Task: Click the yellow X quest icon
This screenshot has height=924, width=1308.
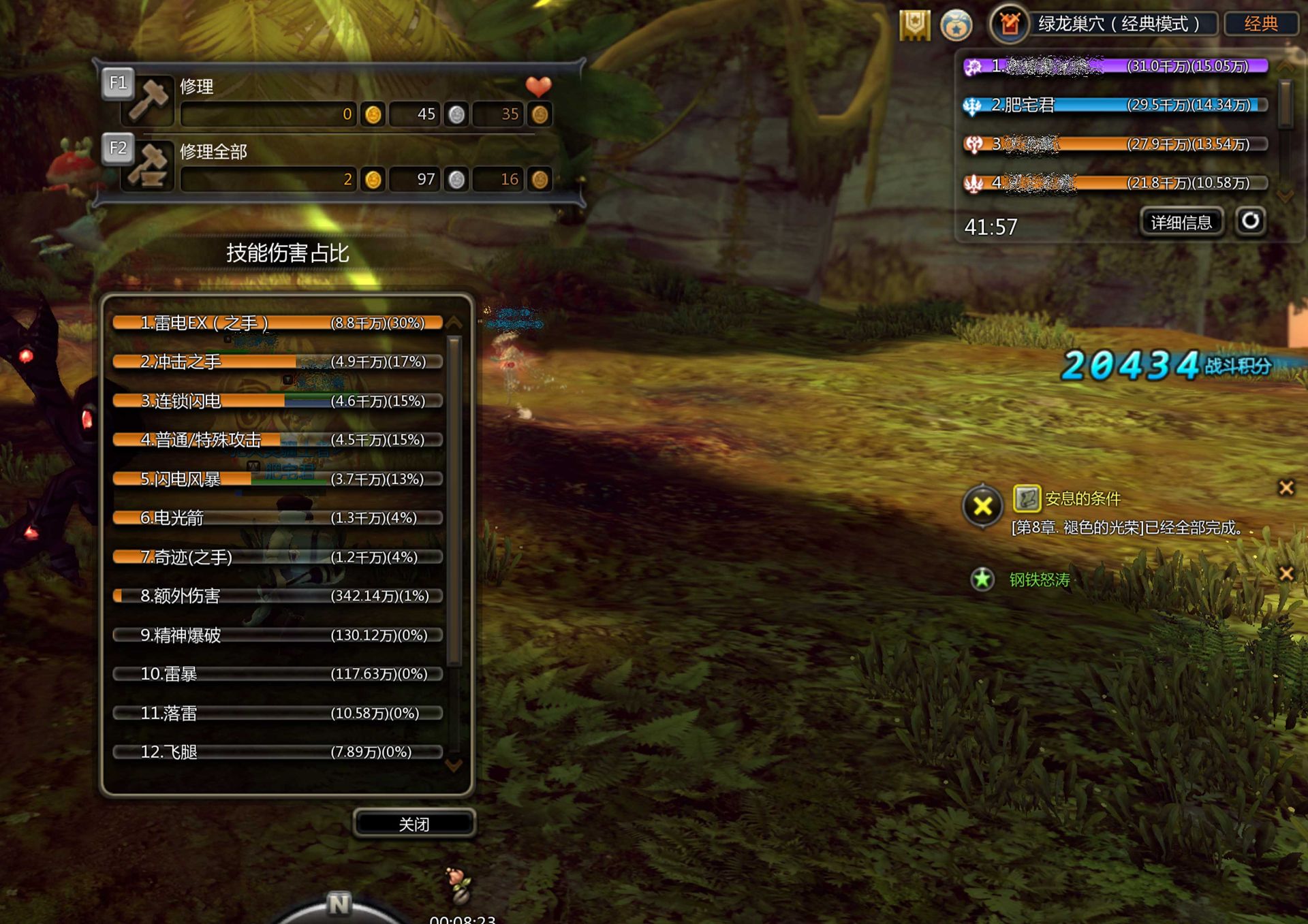Action: click(x=982, y=506)
